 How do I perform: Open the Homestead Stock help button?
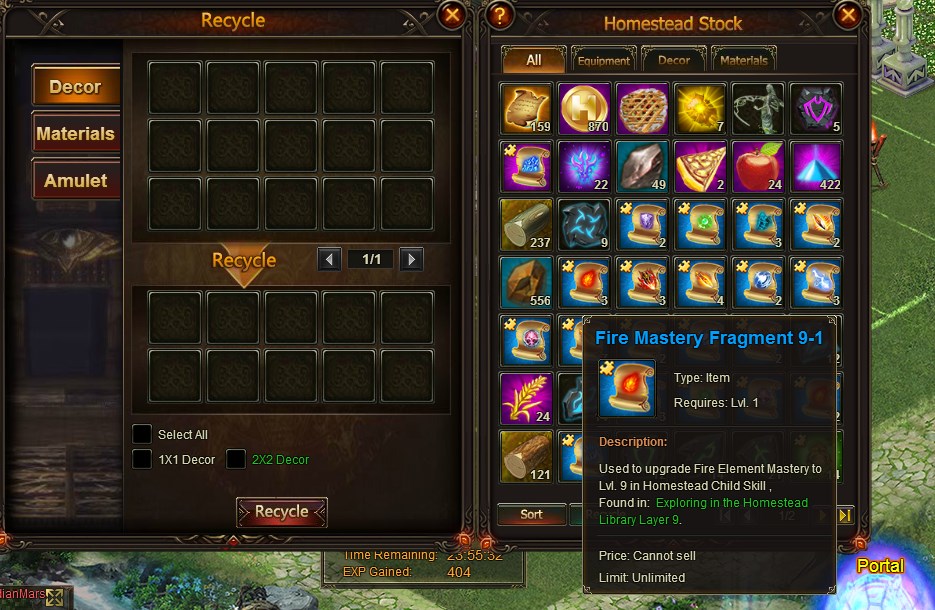(501, 15)
